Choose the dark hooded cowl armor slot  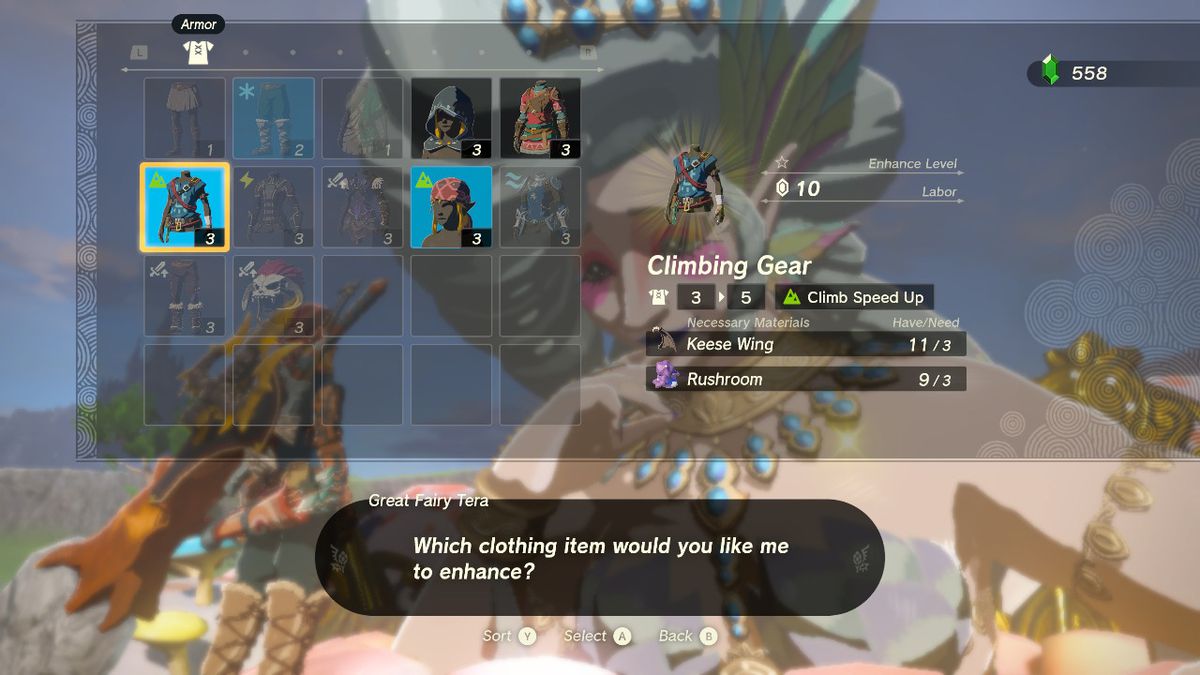tap(451, 118)
